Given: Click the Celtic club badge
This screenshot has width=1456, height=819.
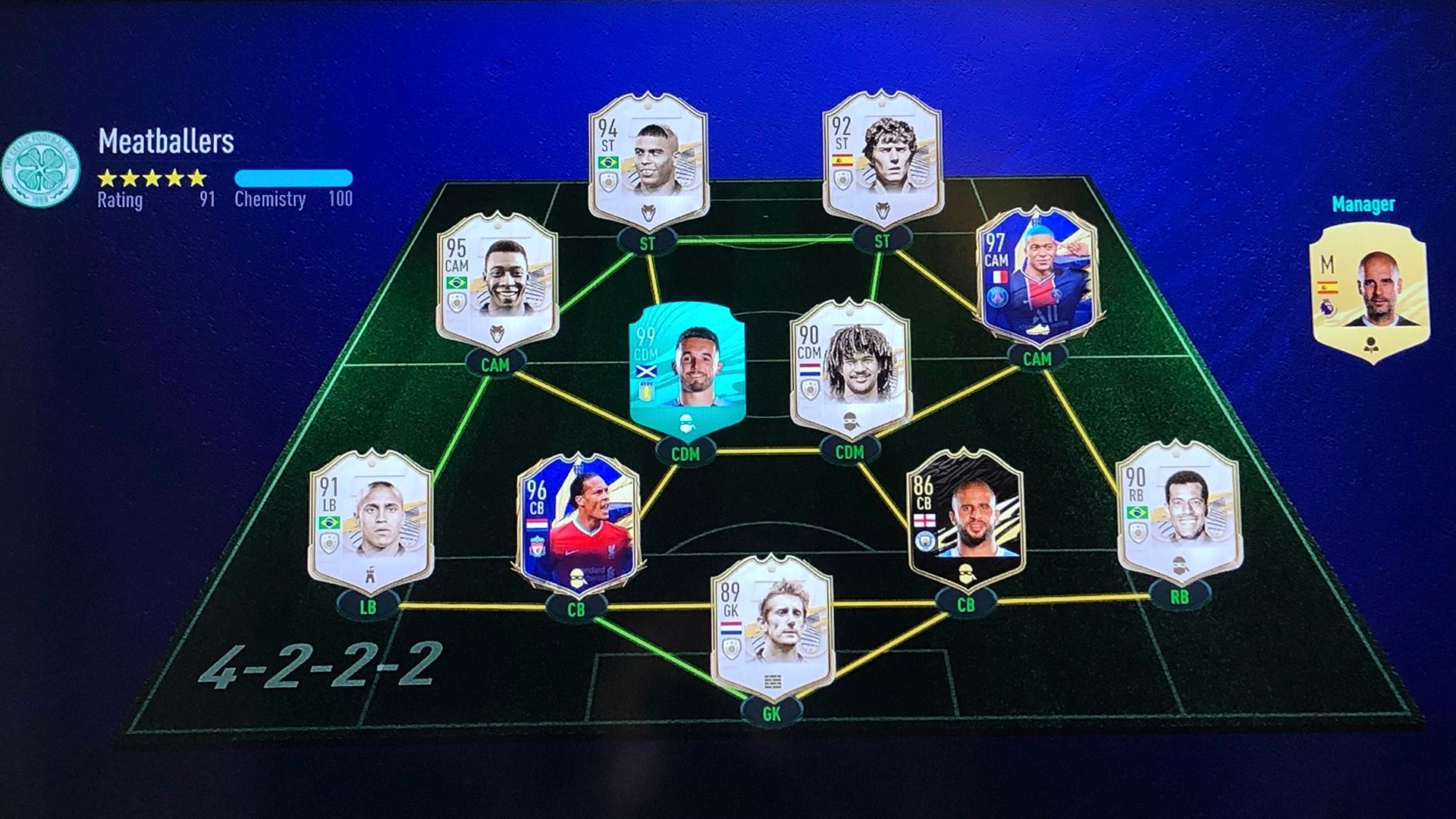Looking at the screenshot, I should [x=39, y=168].
